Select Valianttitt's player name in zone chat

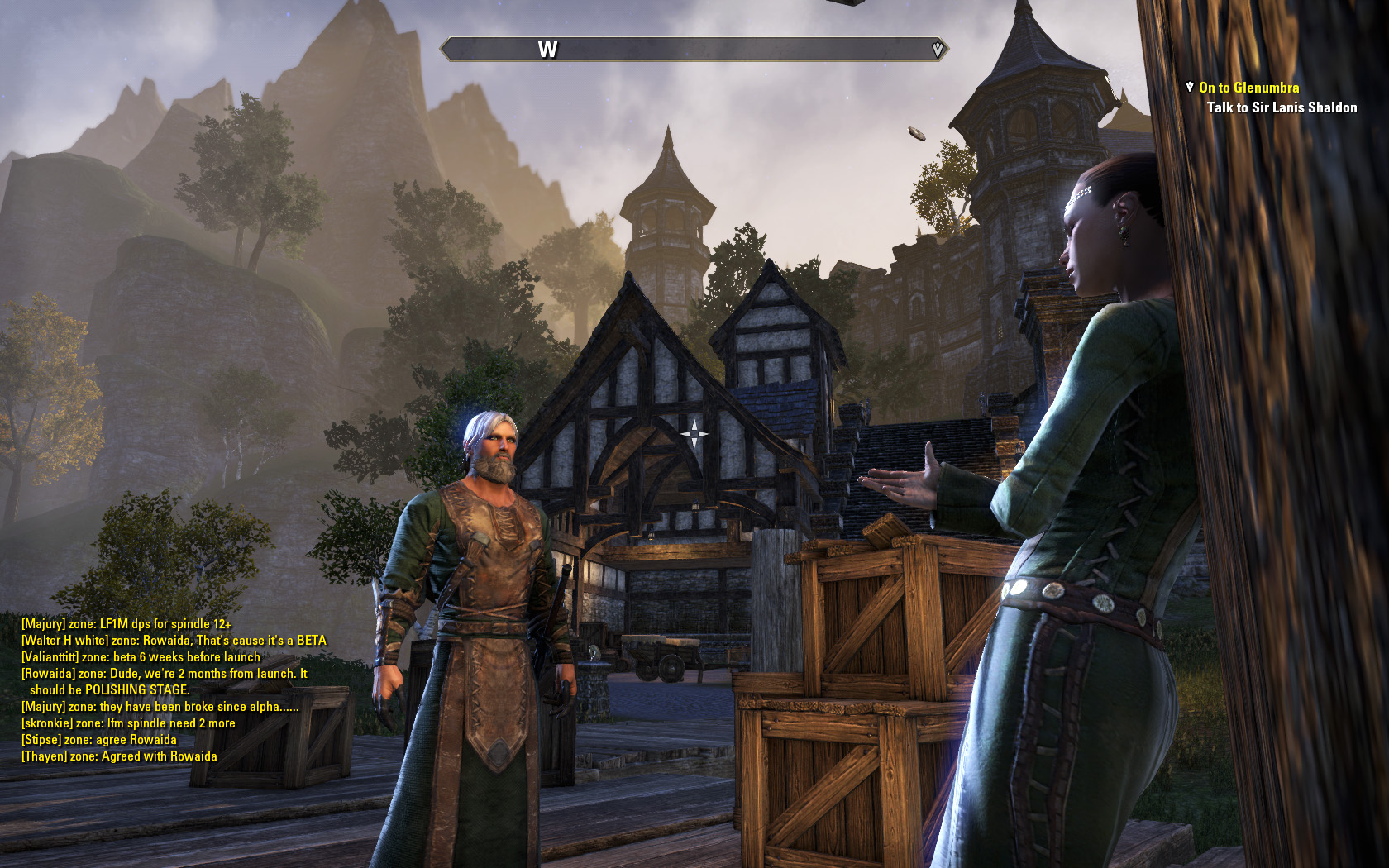coord(50,657)
